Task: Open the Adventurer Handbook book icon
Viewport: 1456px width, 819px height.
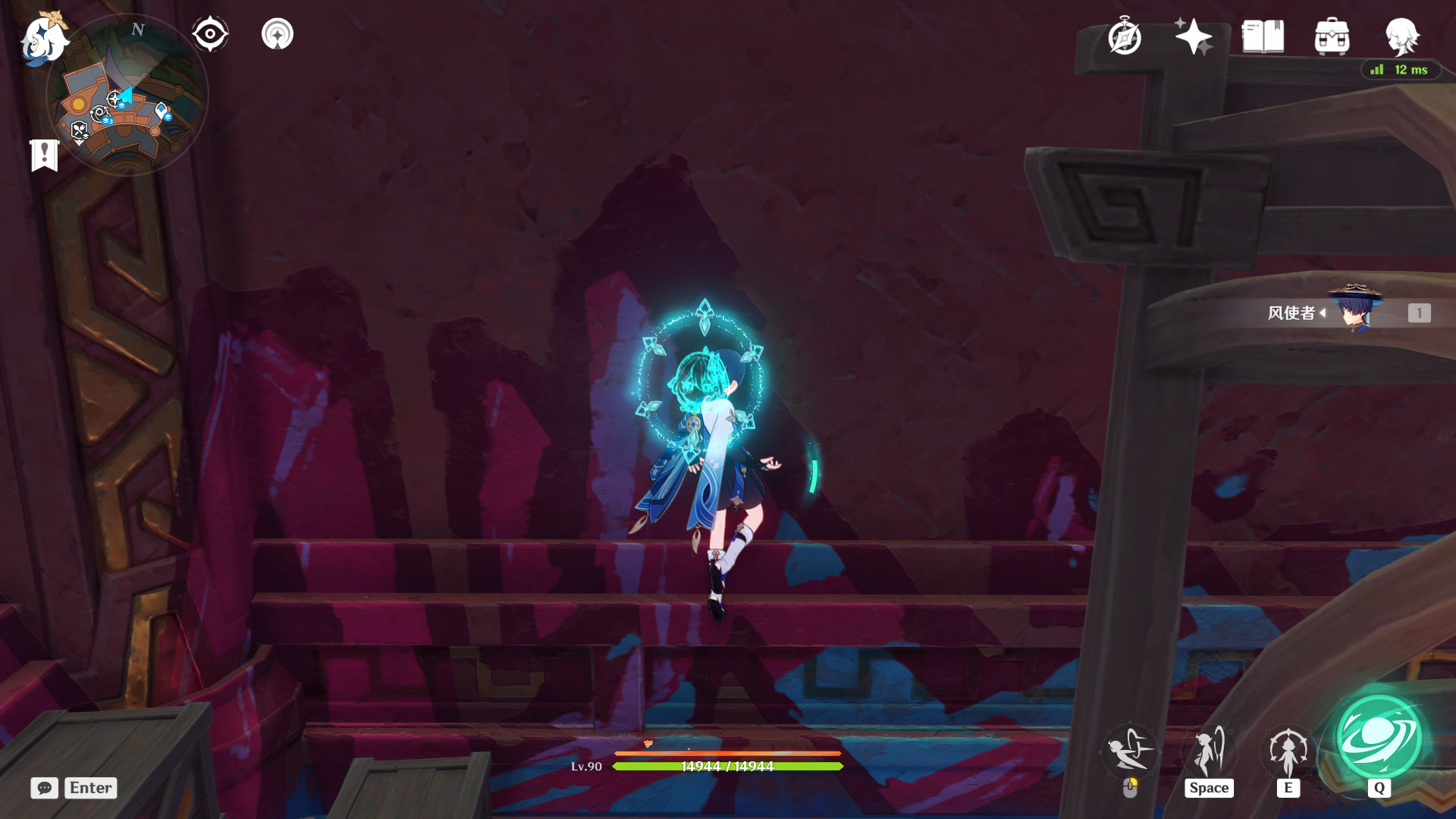Action: click(1262, 34)
